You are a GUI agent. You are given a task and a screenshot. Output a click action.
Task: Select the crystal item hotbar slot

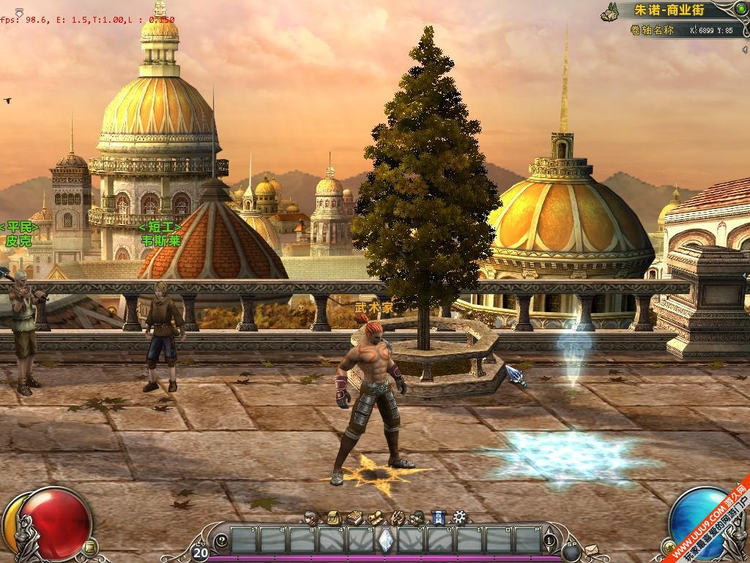(x=385, y=540)
